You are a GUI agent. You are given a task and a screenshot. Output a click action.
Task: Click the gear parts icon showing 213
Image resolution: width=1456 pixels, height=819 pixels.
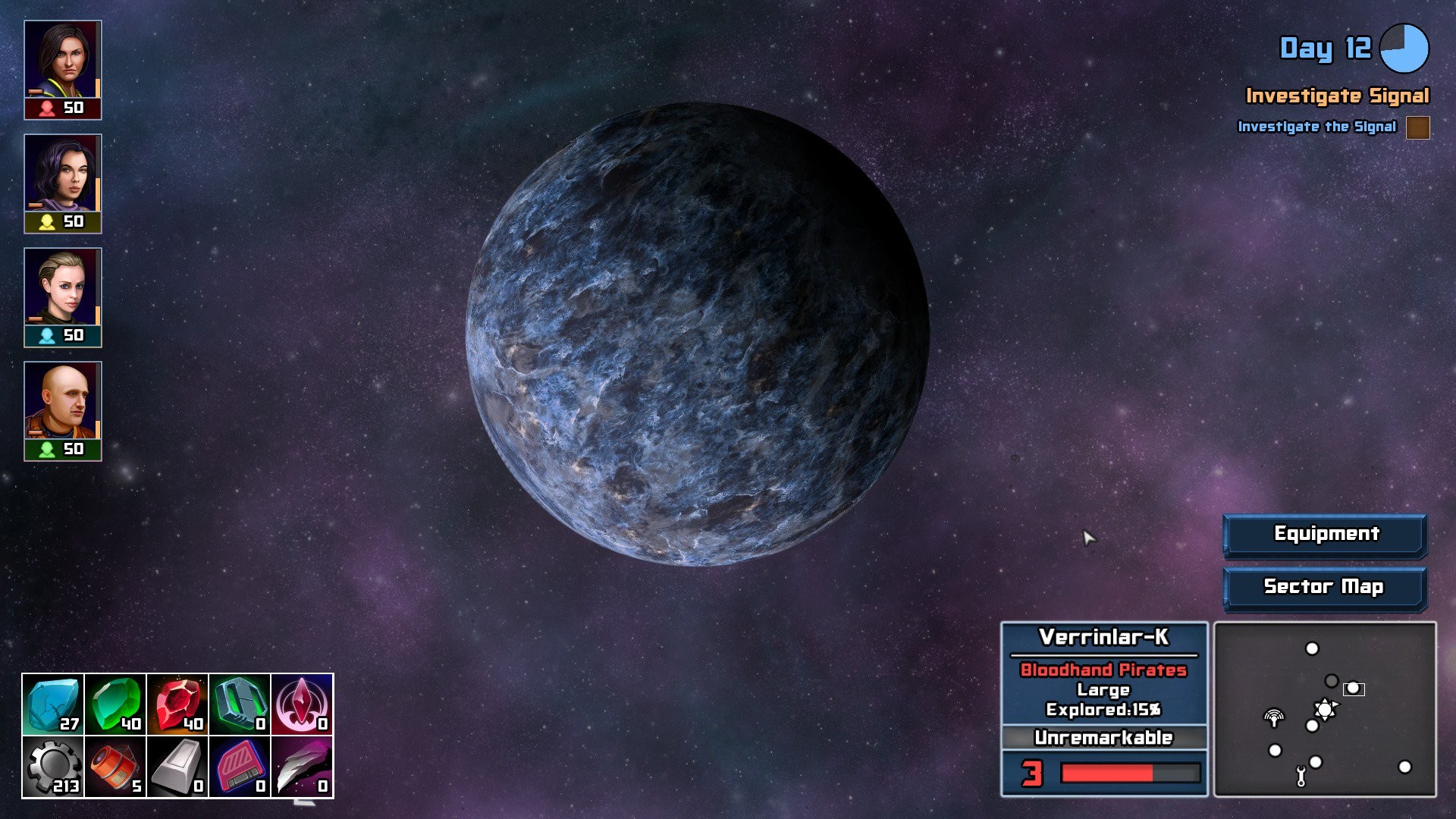tap(52, 767)
